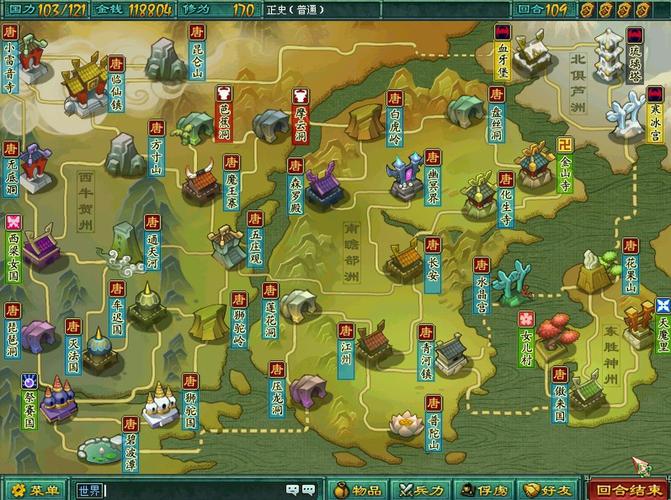671x500 pixels.
Task: Open the 菜单 menu button
Action: click(36, 490)
